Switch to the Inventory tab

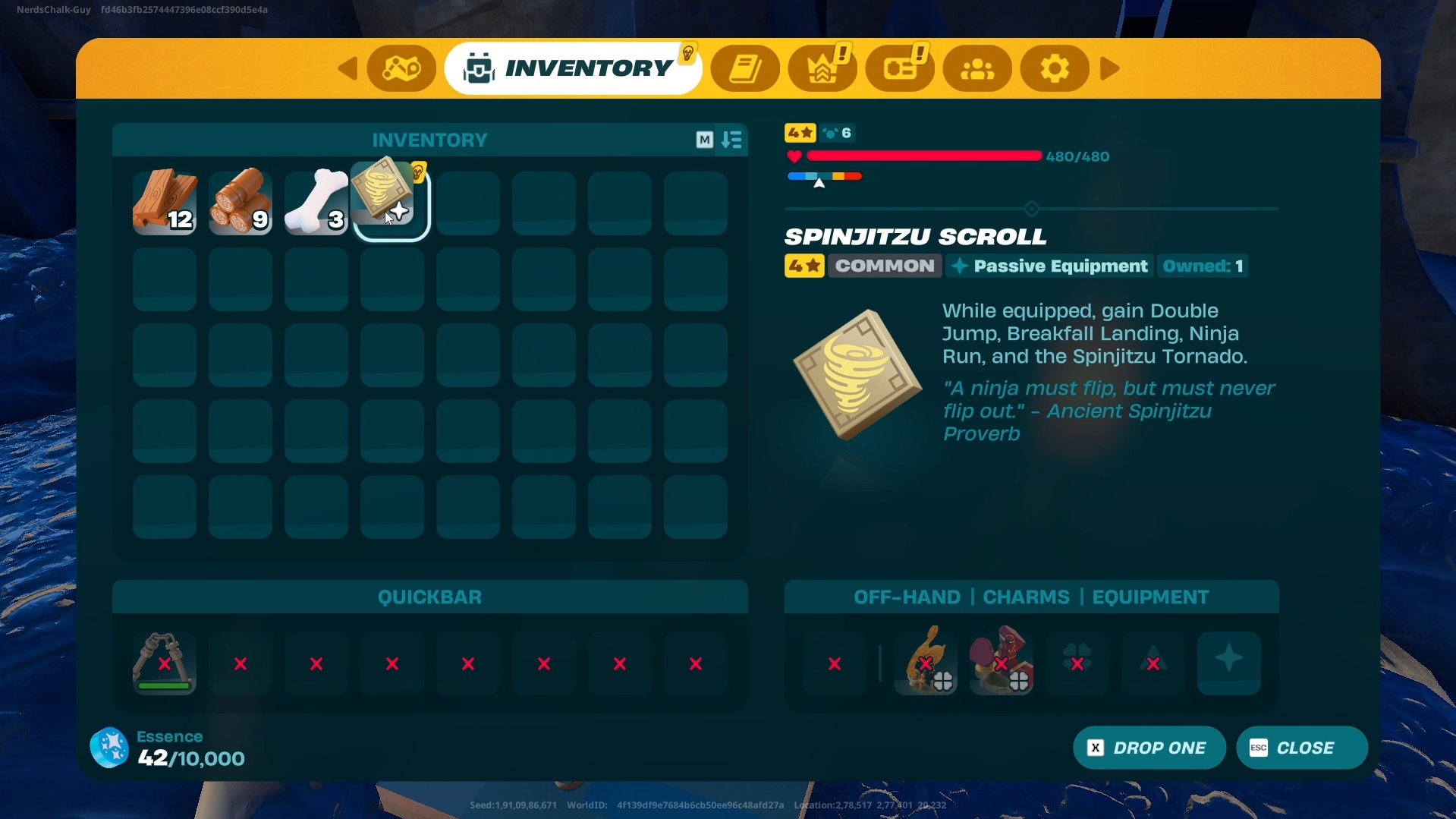tap(574, 67)
